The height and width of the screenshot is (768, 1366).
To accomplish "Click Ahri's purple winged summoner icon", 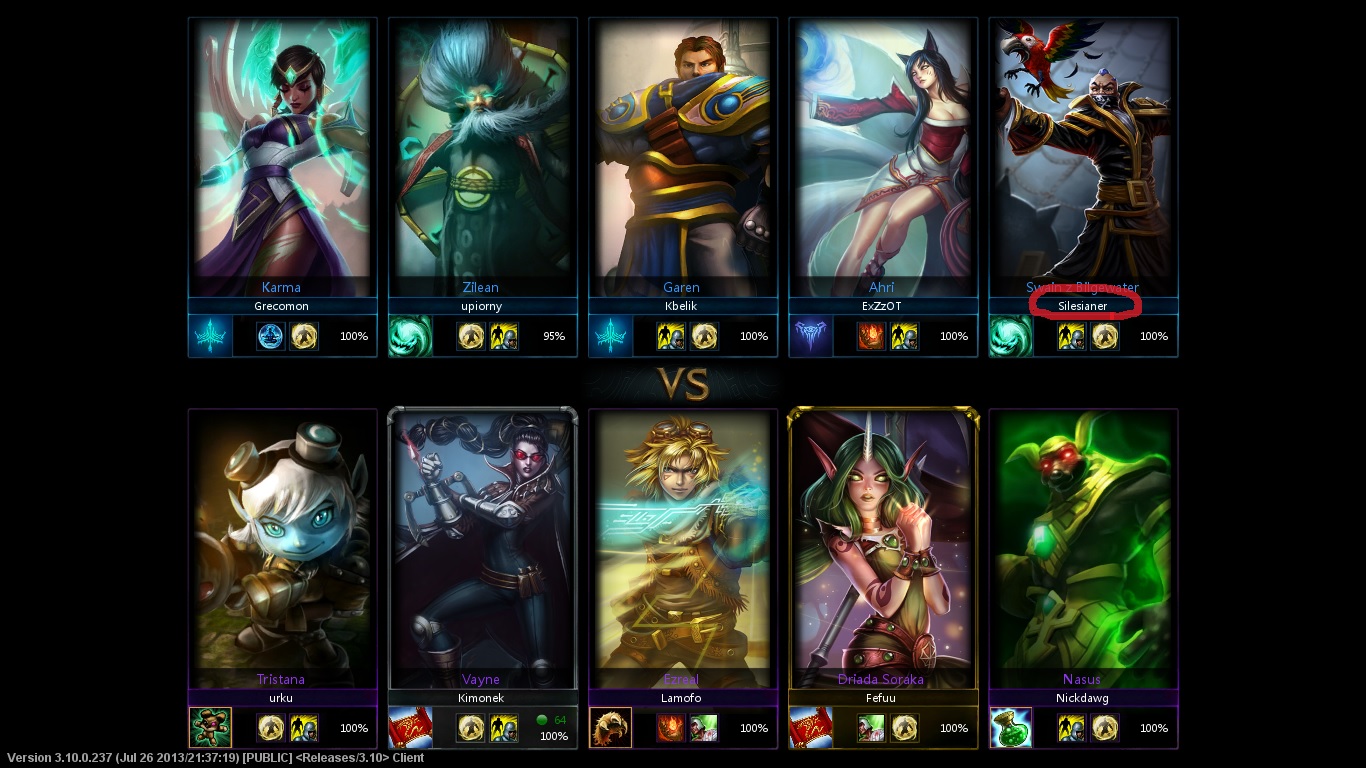I will pyautogui.click(x=810, y=336).
